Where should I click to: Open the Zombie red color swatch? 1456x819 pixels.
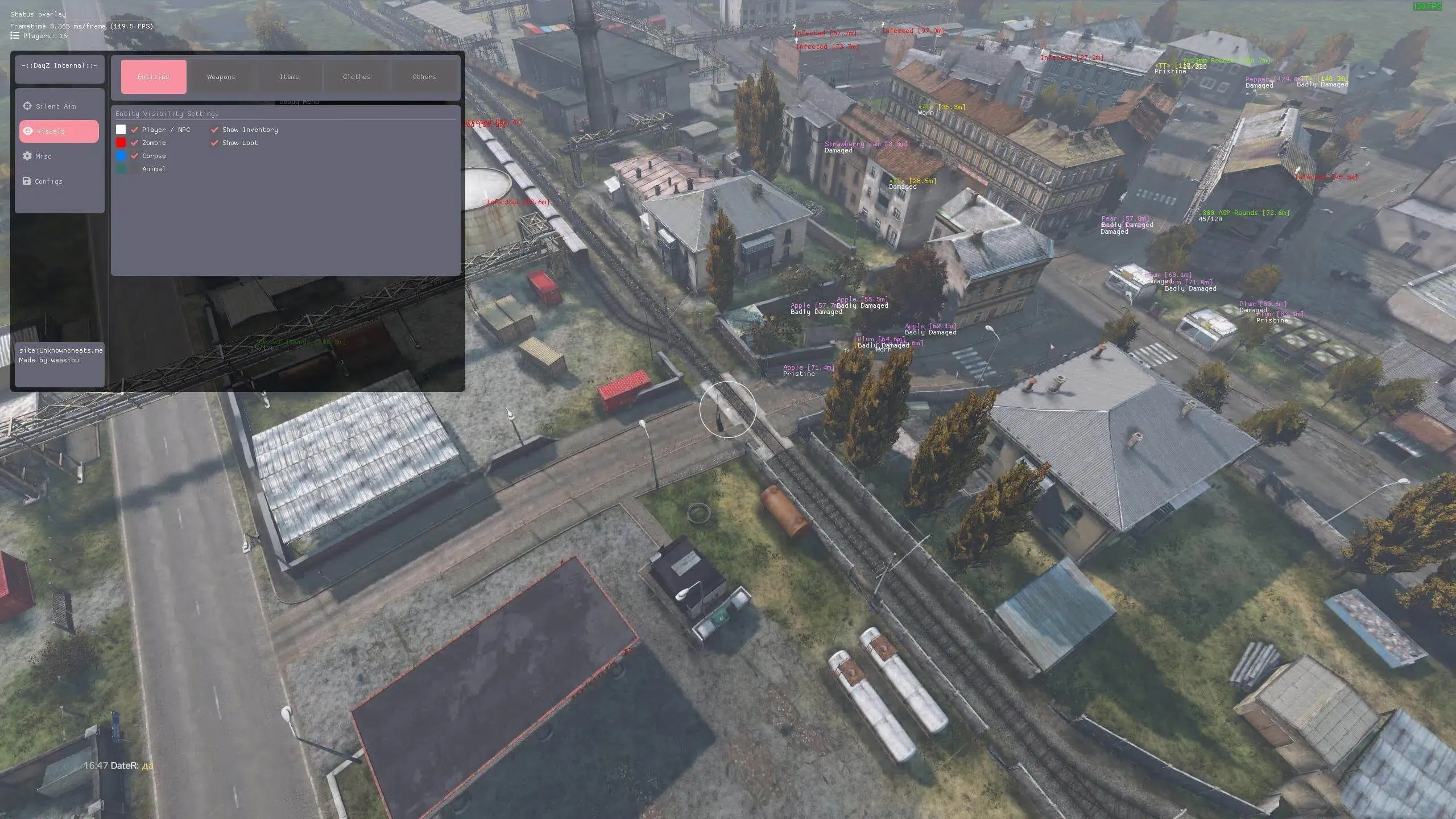point(121,143)
